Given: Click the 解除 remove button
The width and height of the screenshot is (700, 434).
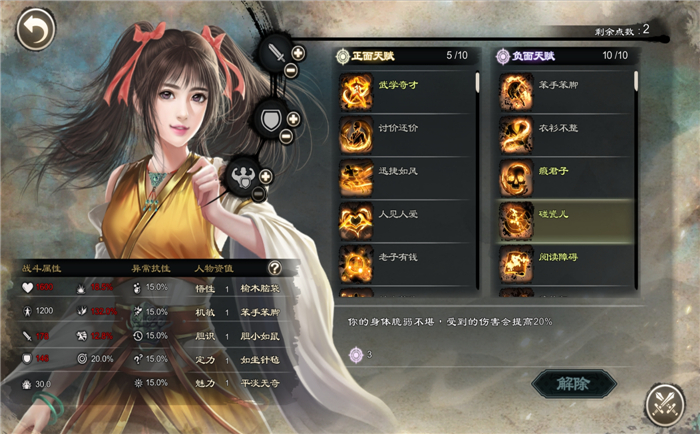Looking at the screenshot, I should pyautogui.click(x=573, y=384).
